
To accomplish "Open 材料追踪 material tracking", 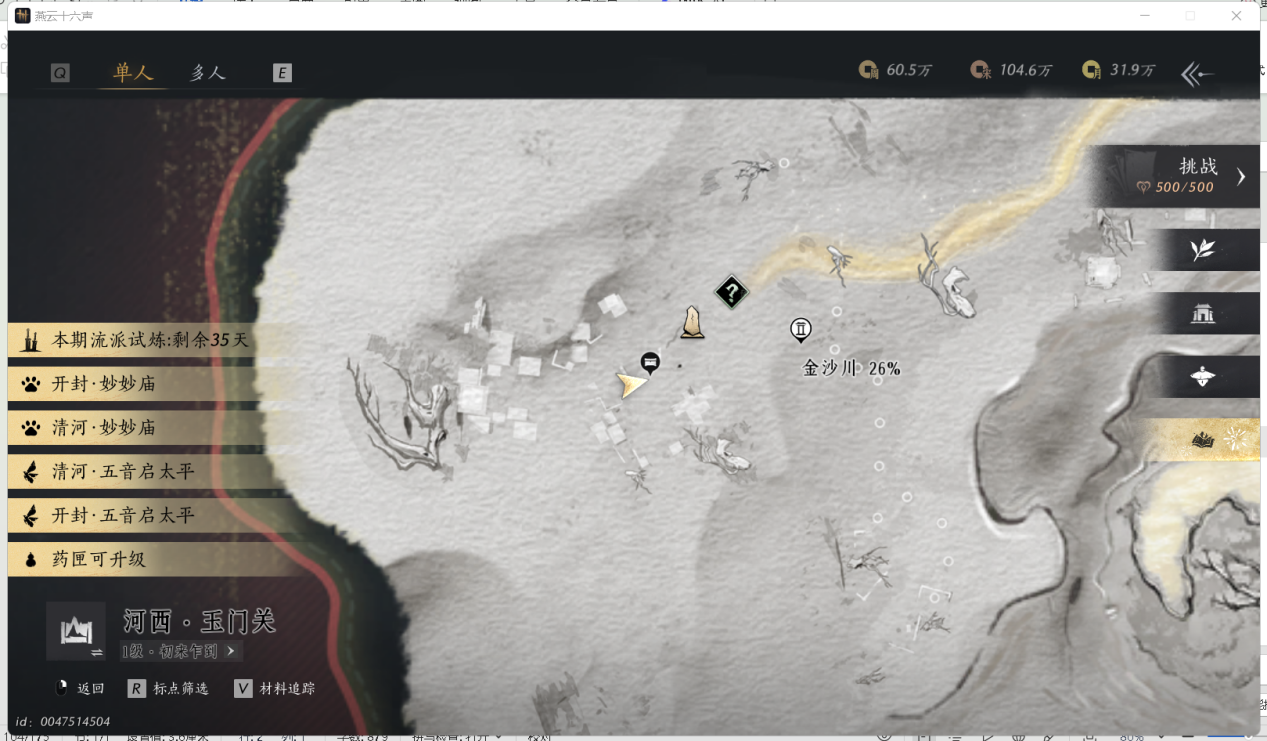I will point(276,688).
